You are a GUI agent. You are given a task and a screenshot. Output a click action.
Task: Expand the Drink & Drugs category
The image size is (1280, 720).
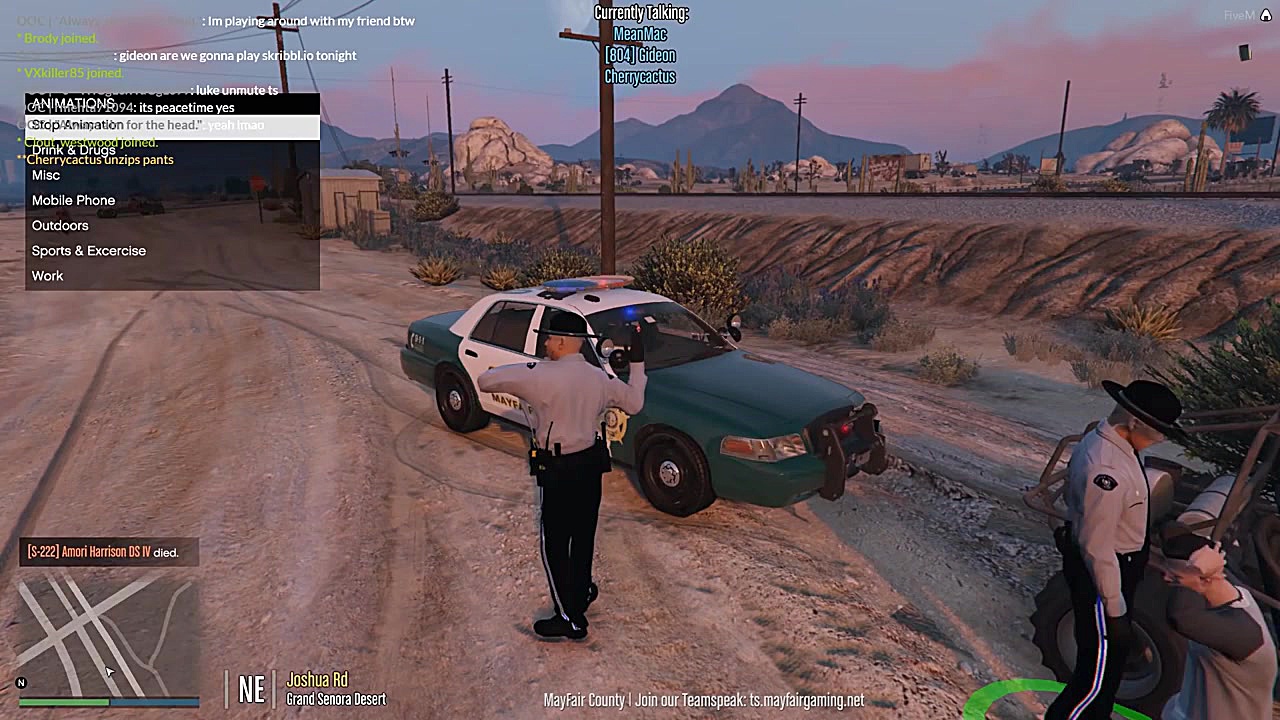(74, 150)
